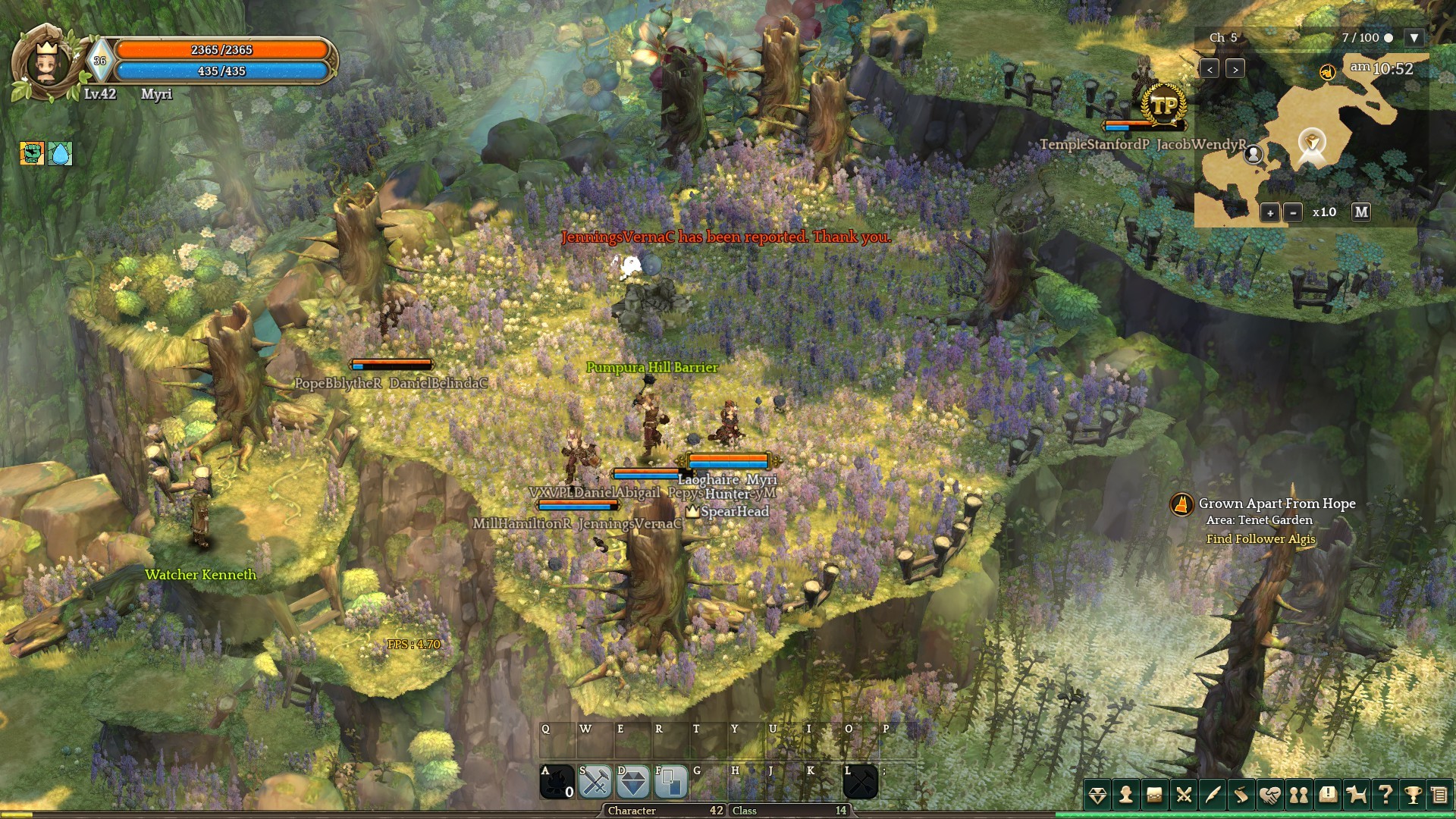Viewport: 1456px width, 819px height.
Task: Select the blue water drop buff icon
Action: [x=60, y=153]
